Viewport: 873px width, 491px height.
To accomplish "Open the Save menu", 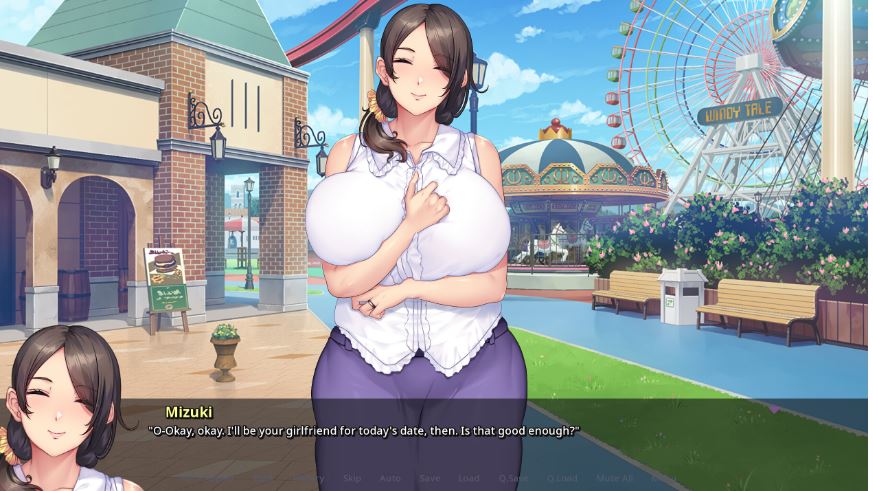I will 429,478.
